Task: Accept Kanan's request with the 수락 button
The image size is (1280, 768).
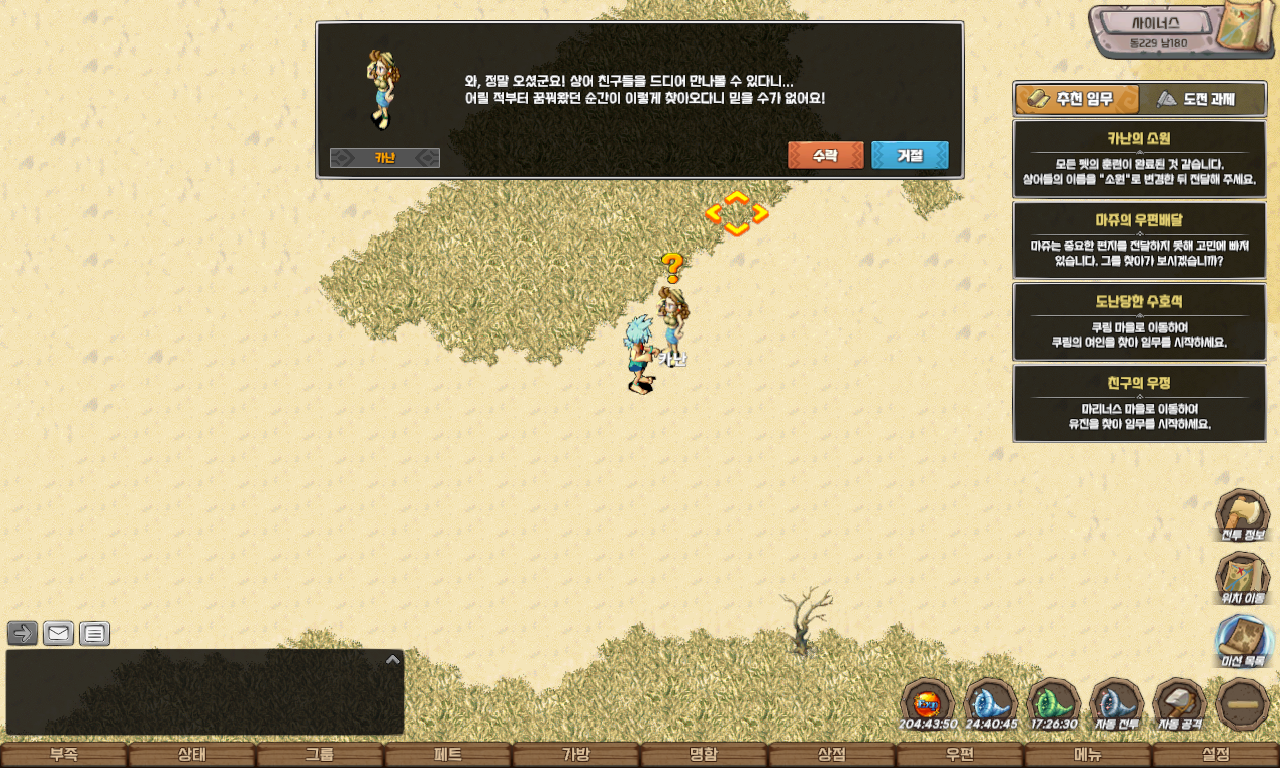Action: pyautogui.click(x=825, y=155)
